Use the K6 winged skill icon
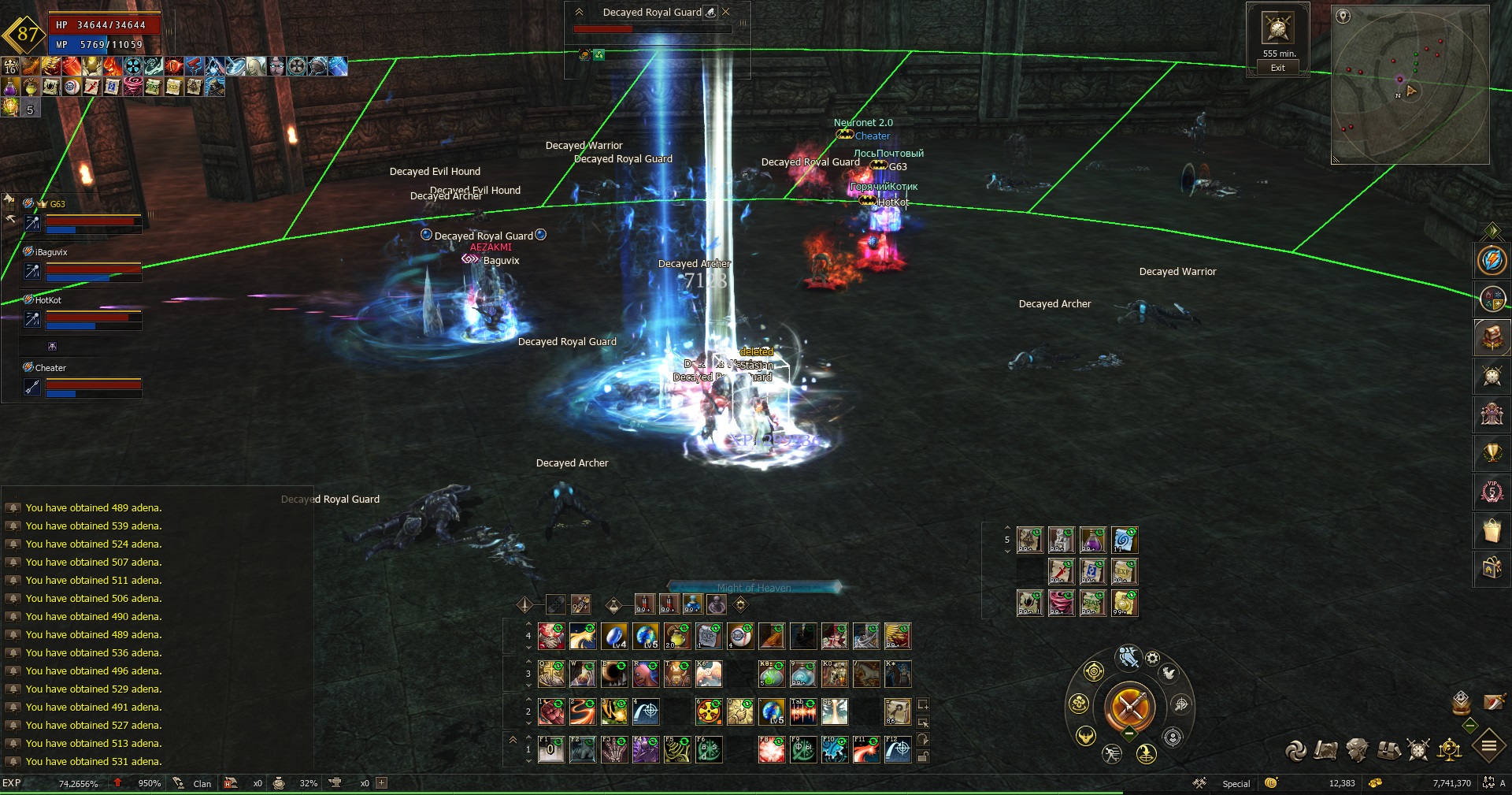The height and width of the screenshot is (795, 1512). click(x=708, y=674)
